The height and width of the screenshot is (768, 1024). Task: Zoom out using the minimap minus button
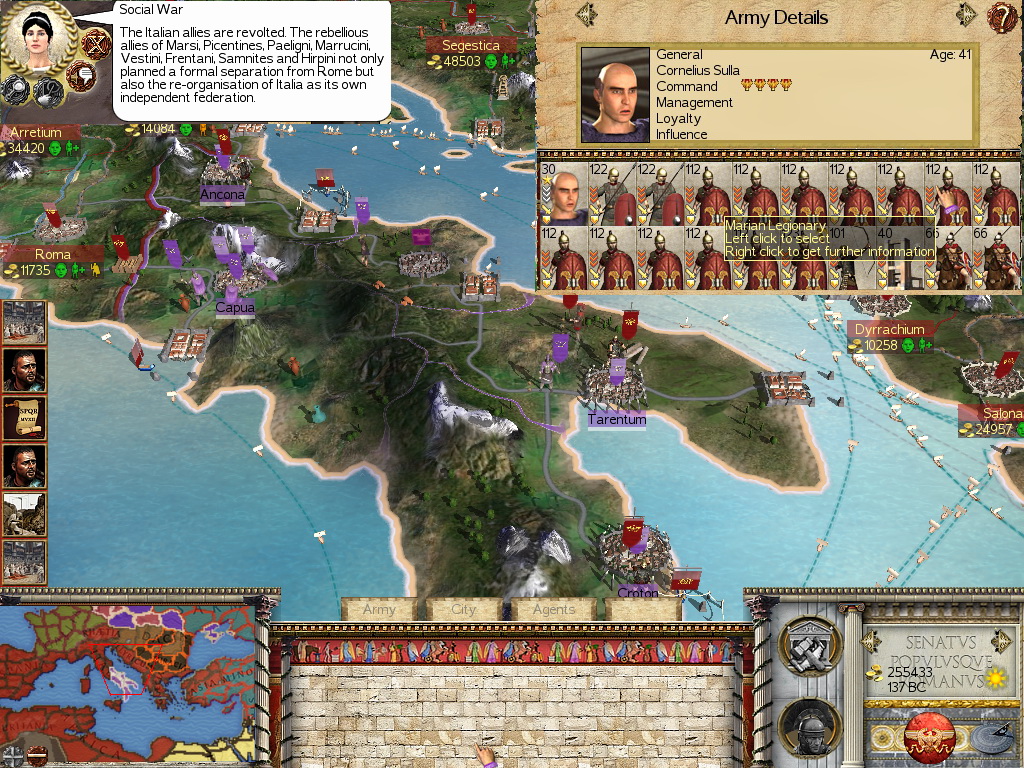[x=35, y=755]
